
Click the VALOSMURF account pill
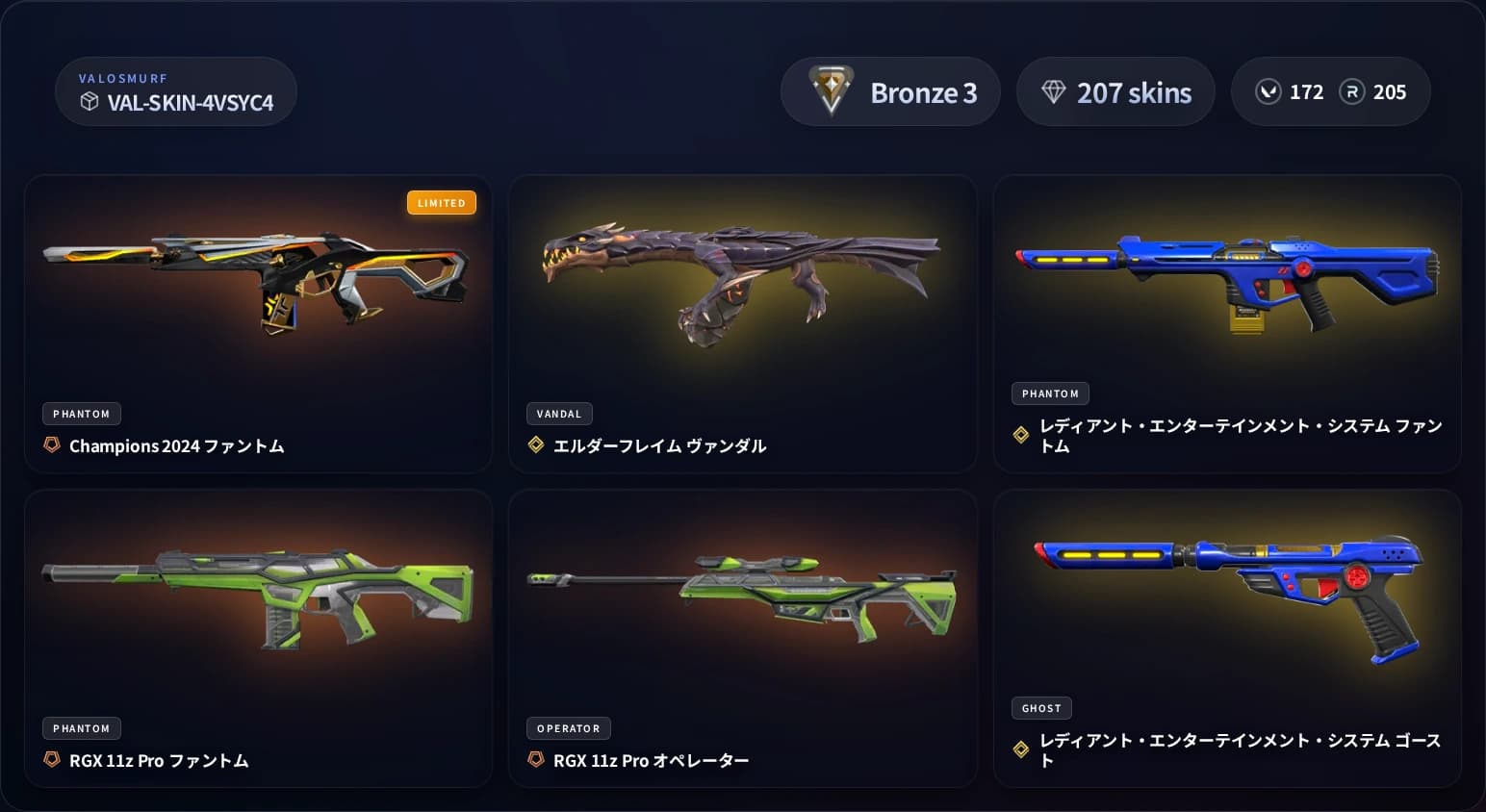(176, 91)
